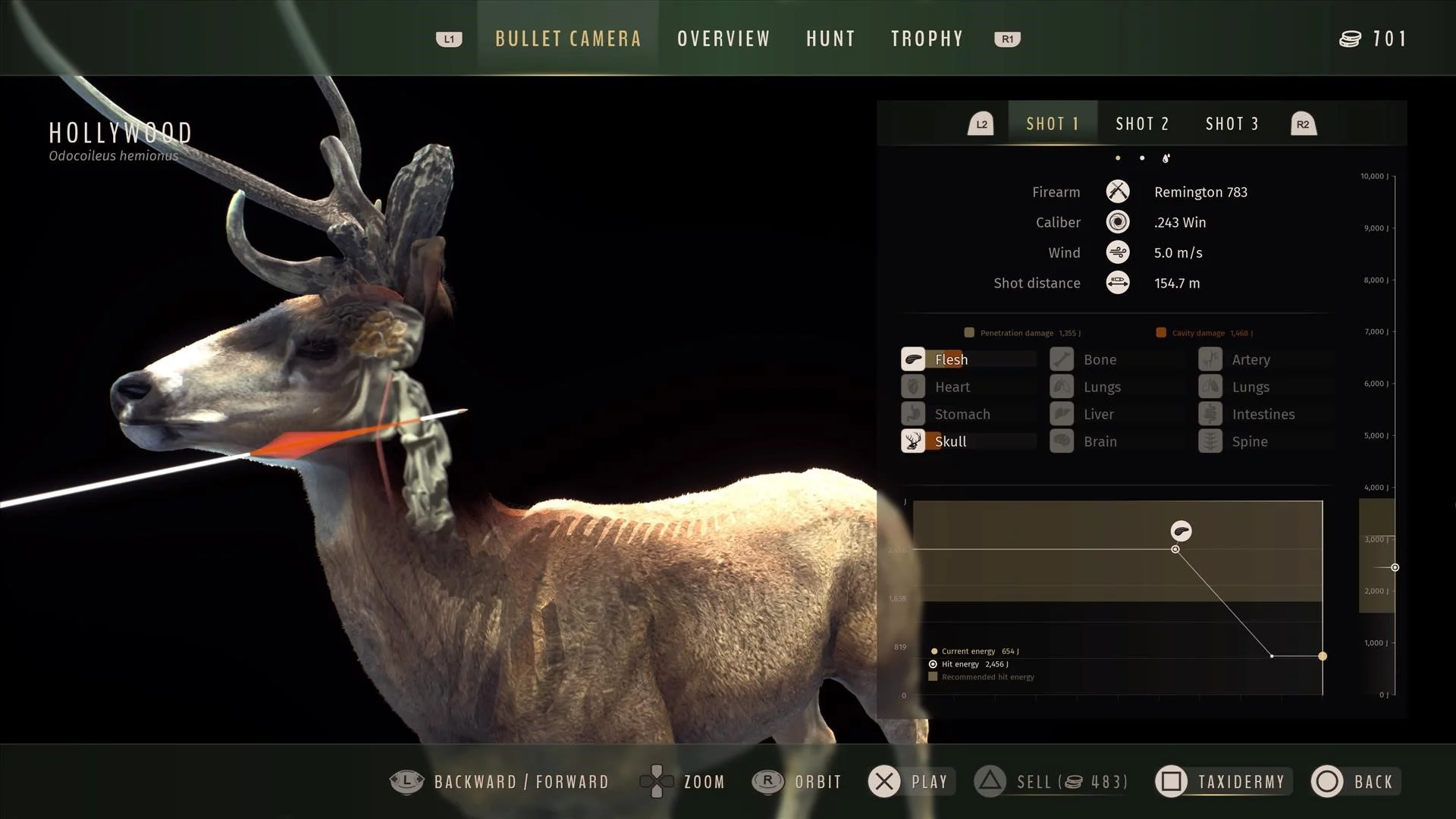The height and width of the screenshot is (819, 1456).
Task: Click the wind speed icon
Action: (x=1118, y=253)
